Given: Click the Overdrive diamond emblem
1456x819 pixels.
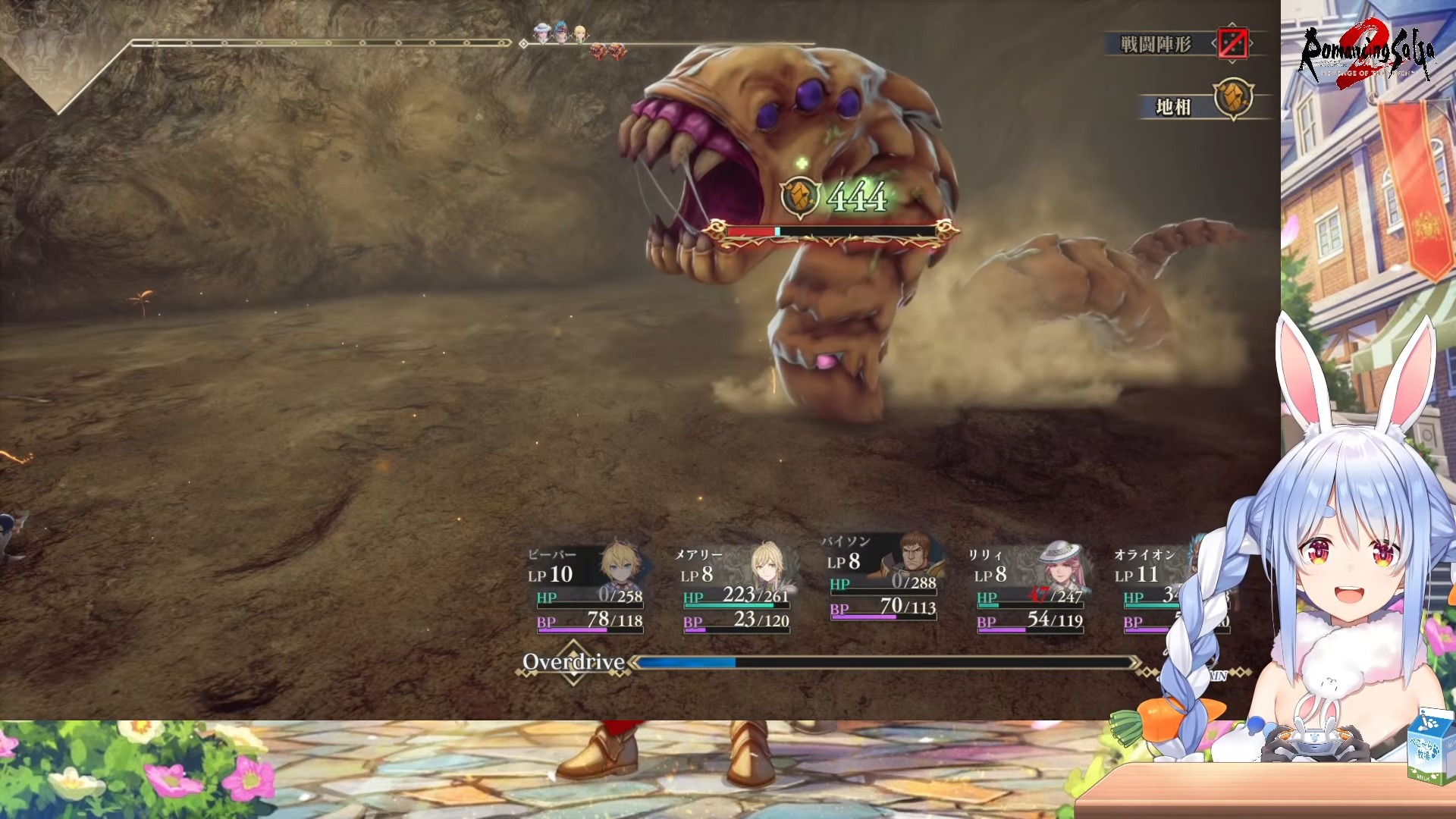Looking at the screenshot, I should [574, 663].
